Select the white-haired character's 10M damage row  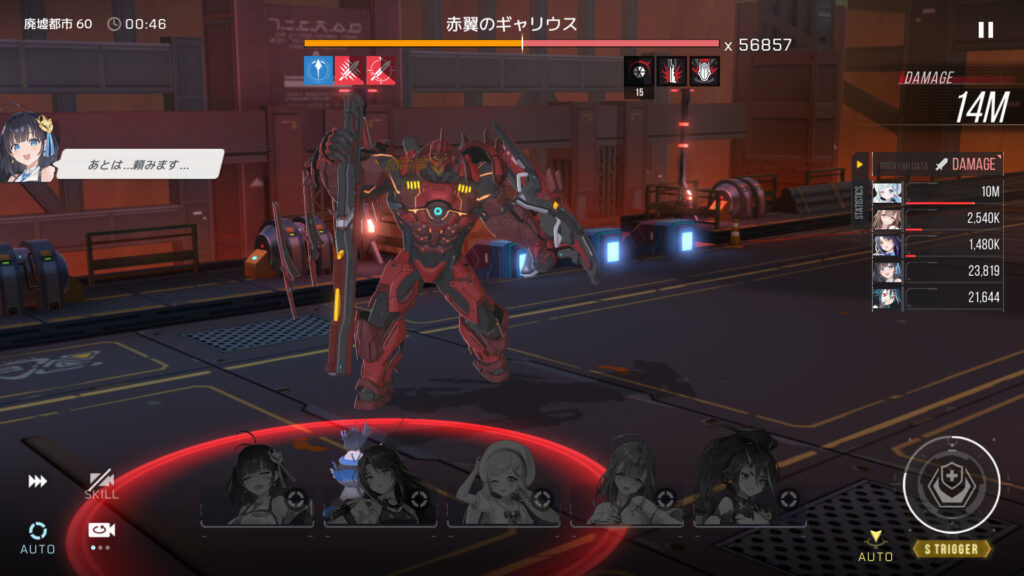(x=935, y=193)
